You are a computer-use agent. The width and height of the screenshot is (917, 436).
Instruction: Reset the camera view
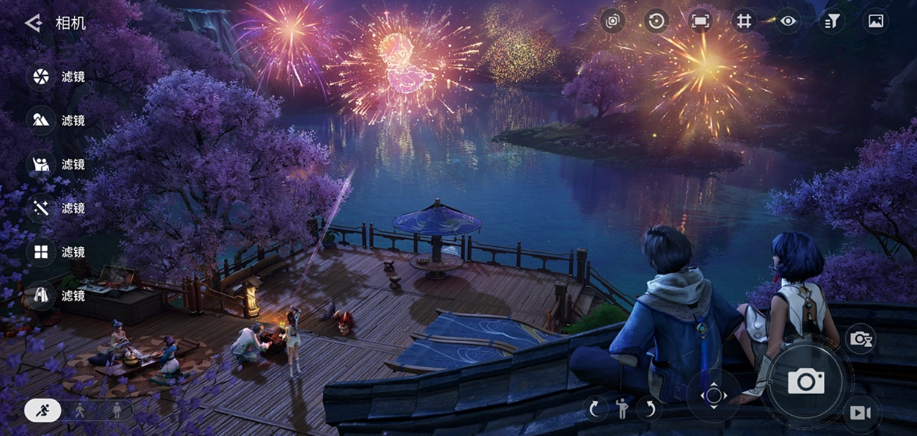tap(656, 21)
